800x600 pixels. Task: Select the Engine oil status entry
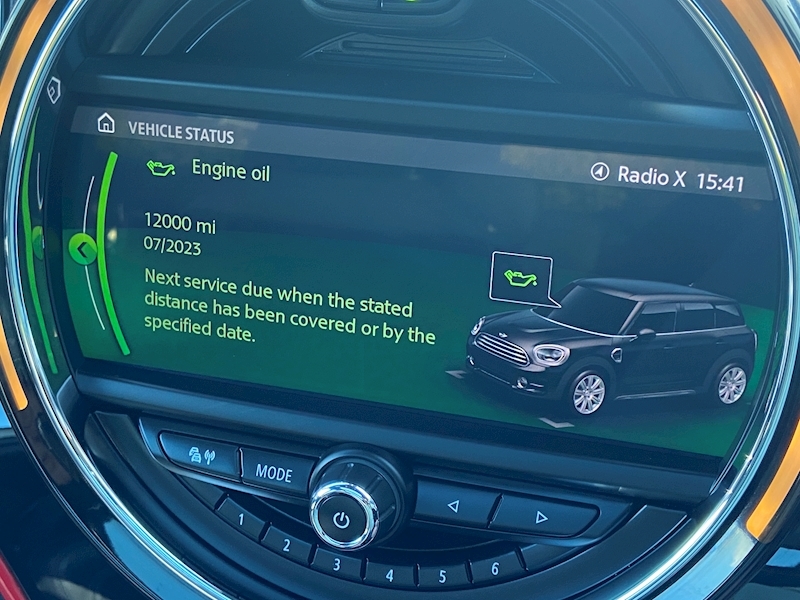click(x=230, y=171)
